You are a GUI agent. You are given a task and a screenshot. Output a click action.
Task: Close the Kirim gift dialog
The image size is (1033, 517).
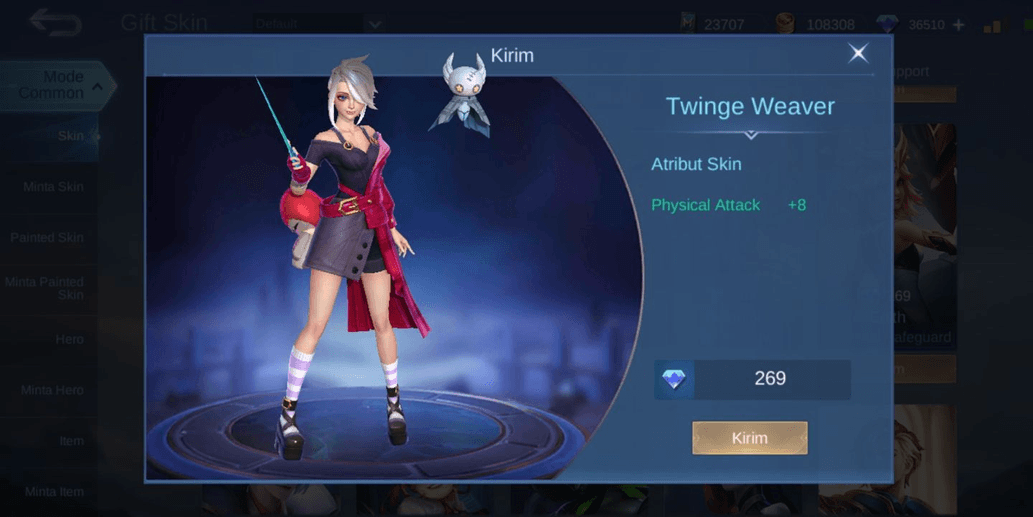click(x=858, y=54)
